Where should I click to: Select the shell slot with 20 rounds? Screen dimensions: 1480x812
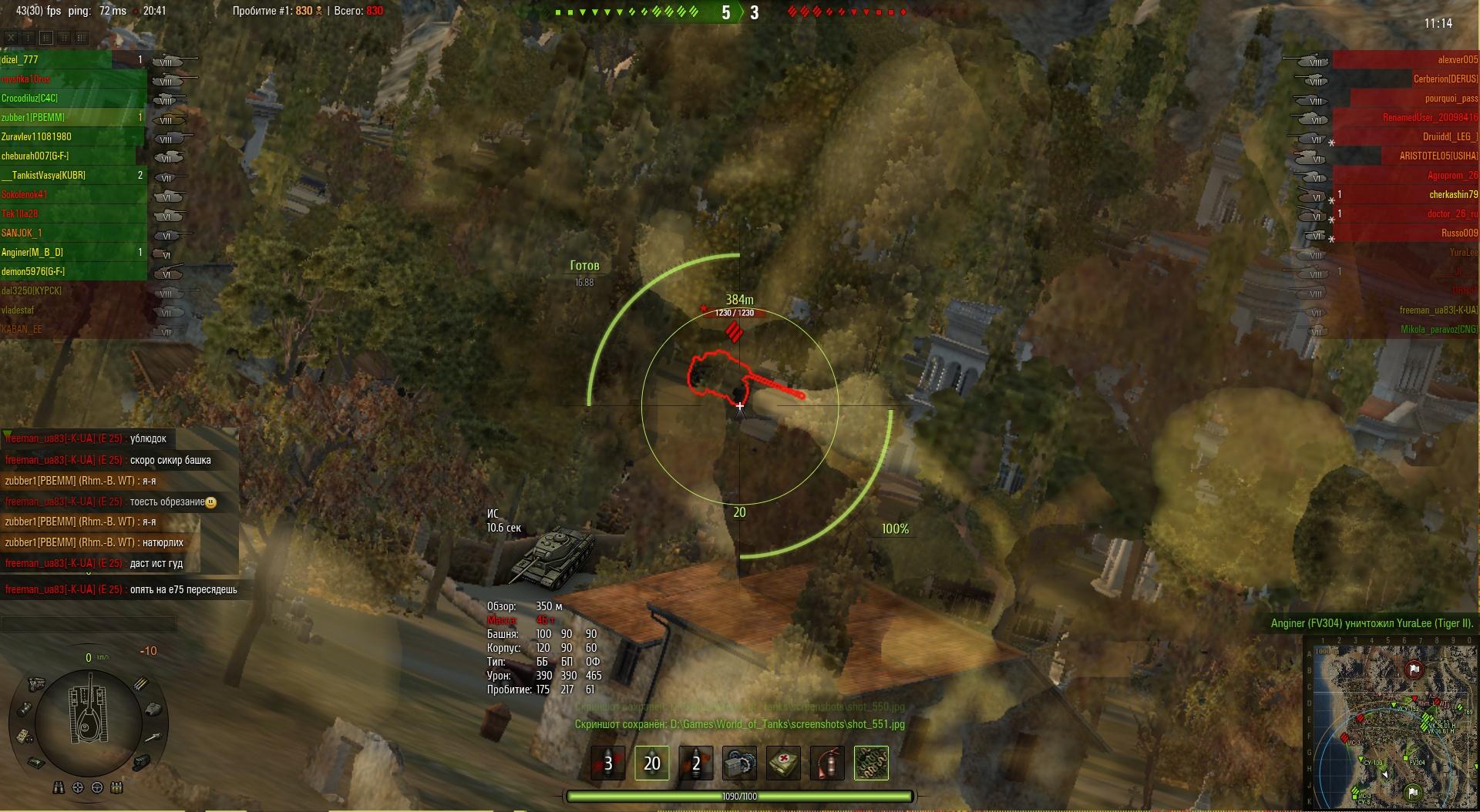point(651,763)
